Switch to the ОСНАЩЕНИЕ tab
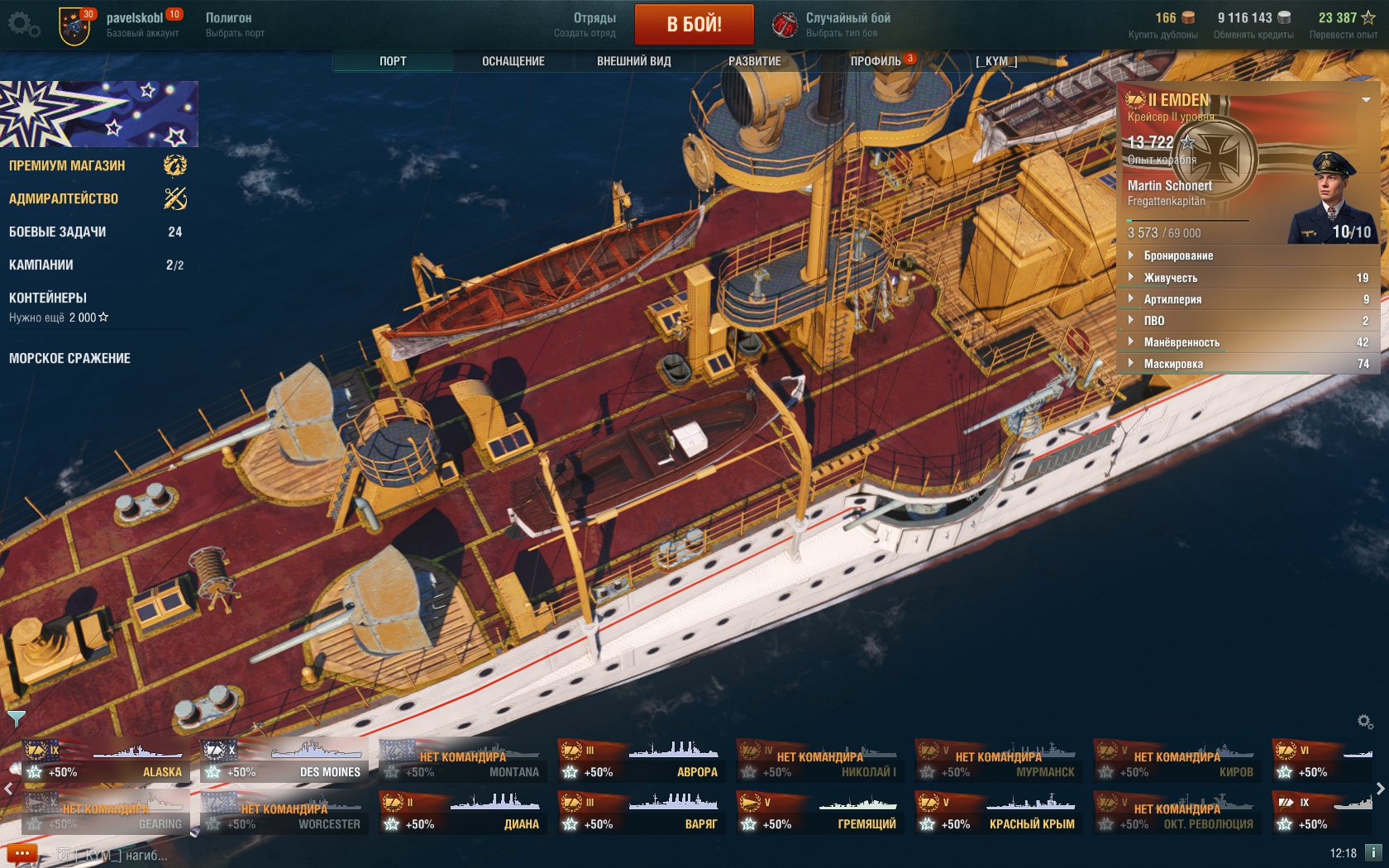Viewport: 1389px width, 868px height. click(513, 61)
